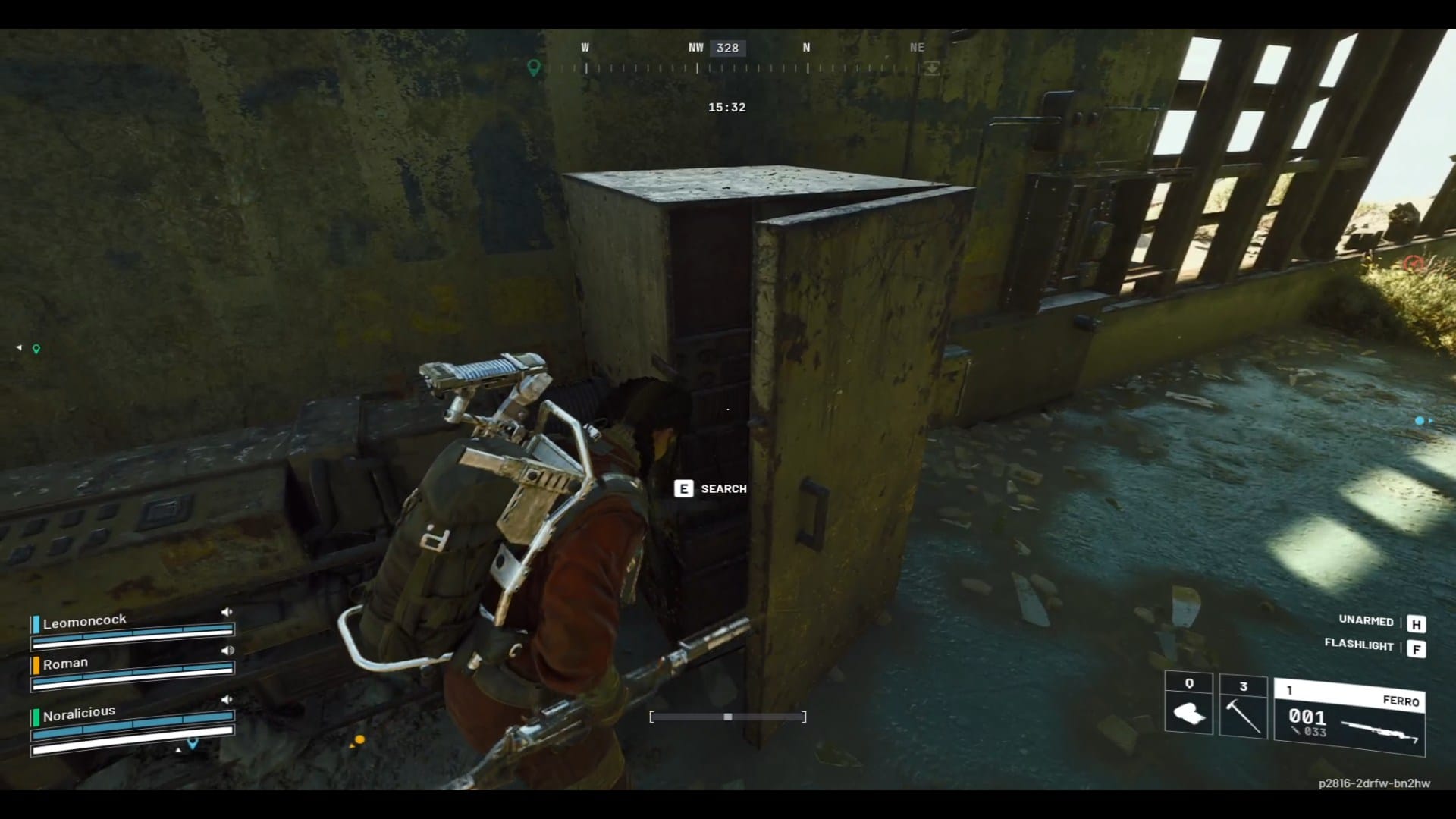Mute Noralicious via the speaker icon
The height and width of the screenshot is (819, 1456).
[227, 700]
